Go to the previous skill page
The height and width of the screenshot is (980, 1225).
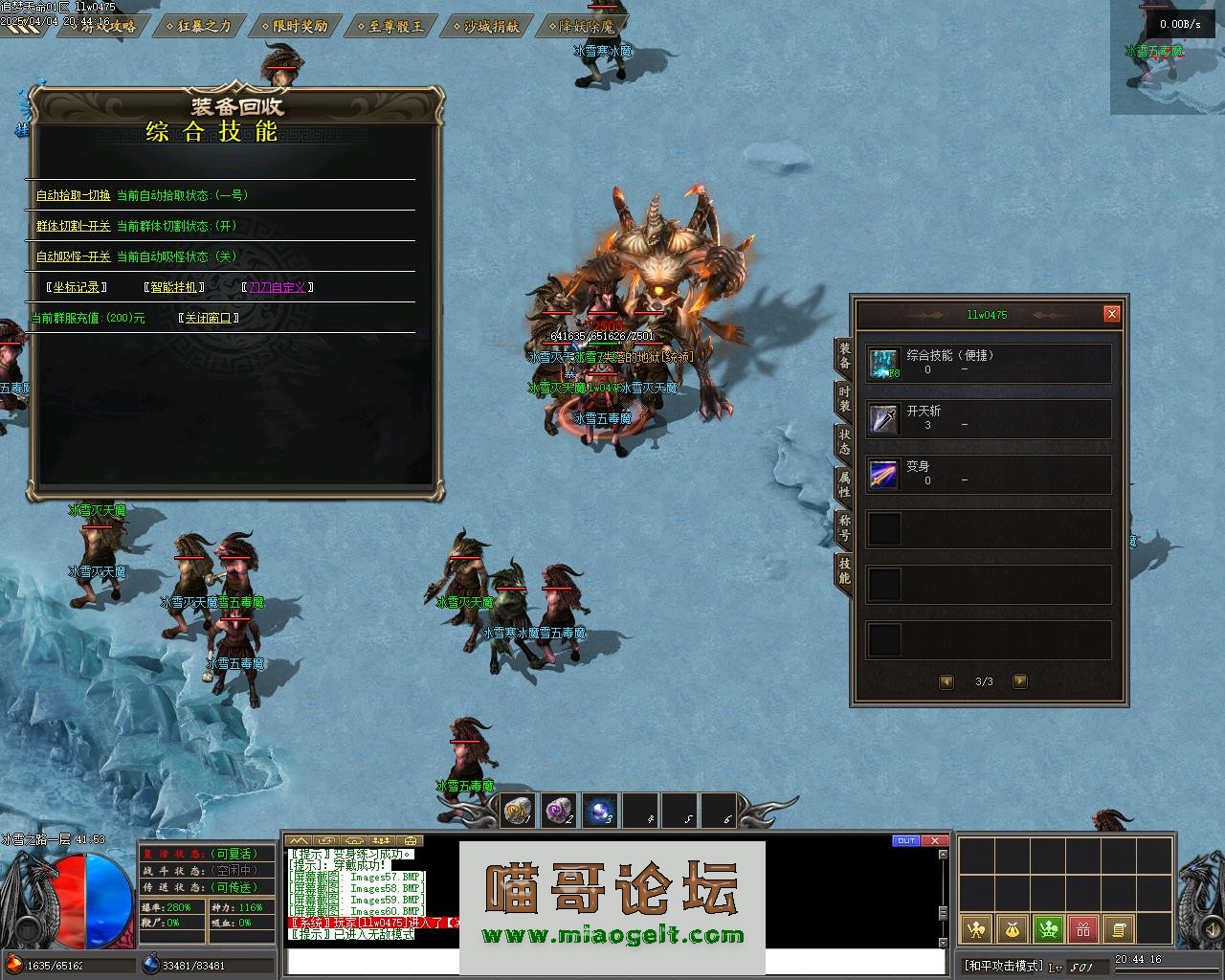pyautogui.click(x=947, y=681)
